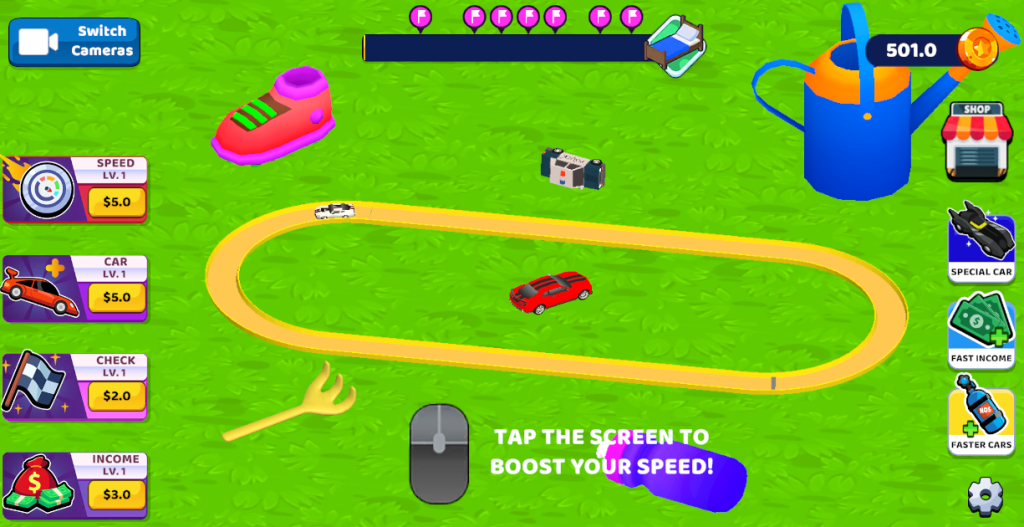This screenshot has height=527, width=1024.
Task: Purchase the Car upgrade for $5.0
Action: [x=116, y=298]
